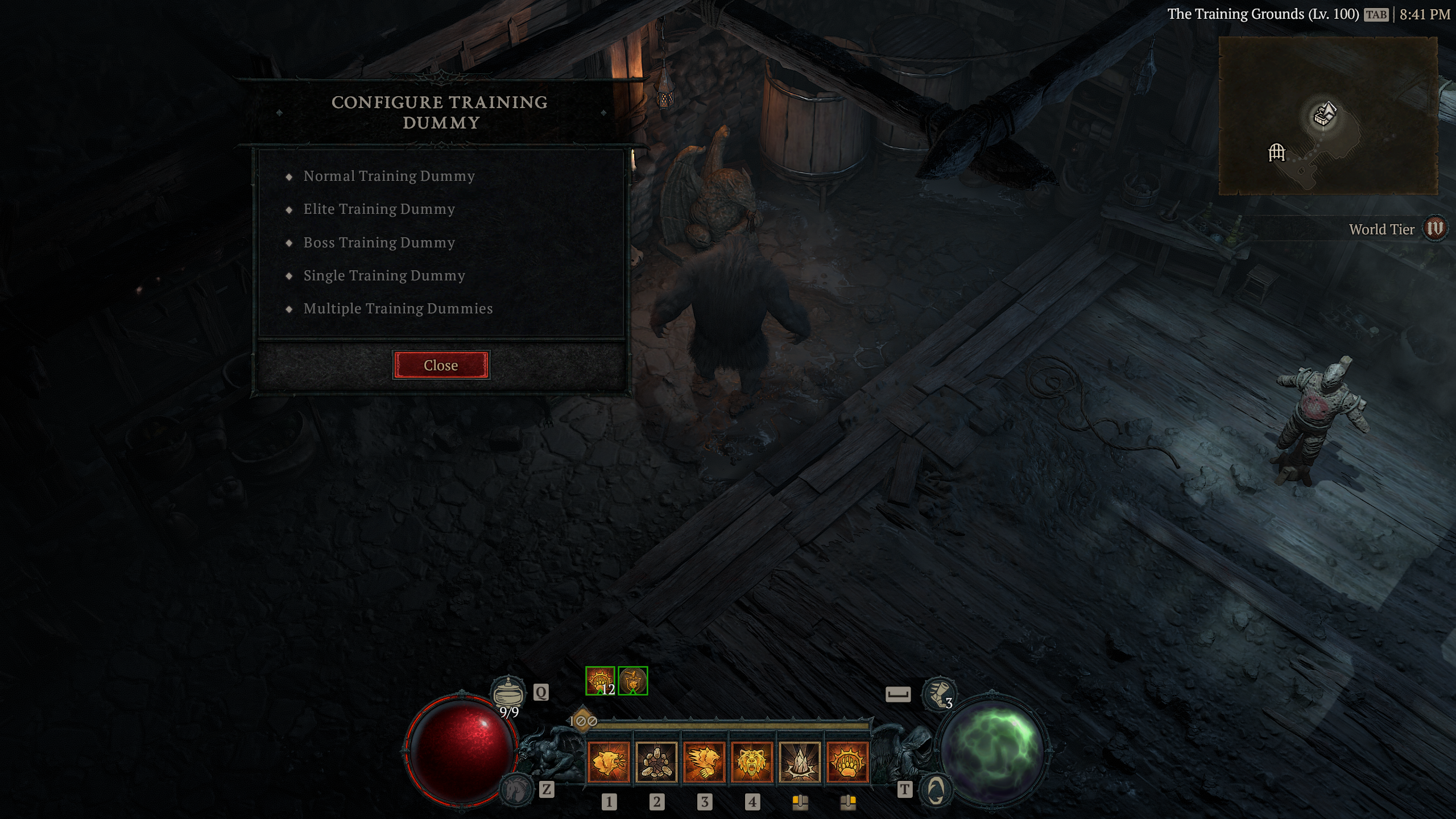Viewport: 1456px width, 819px height.
Task: Choose Multiple Training Dummies from the list
Action: [x=399, y=308]
